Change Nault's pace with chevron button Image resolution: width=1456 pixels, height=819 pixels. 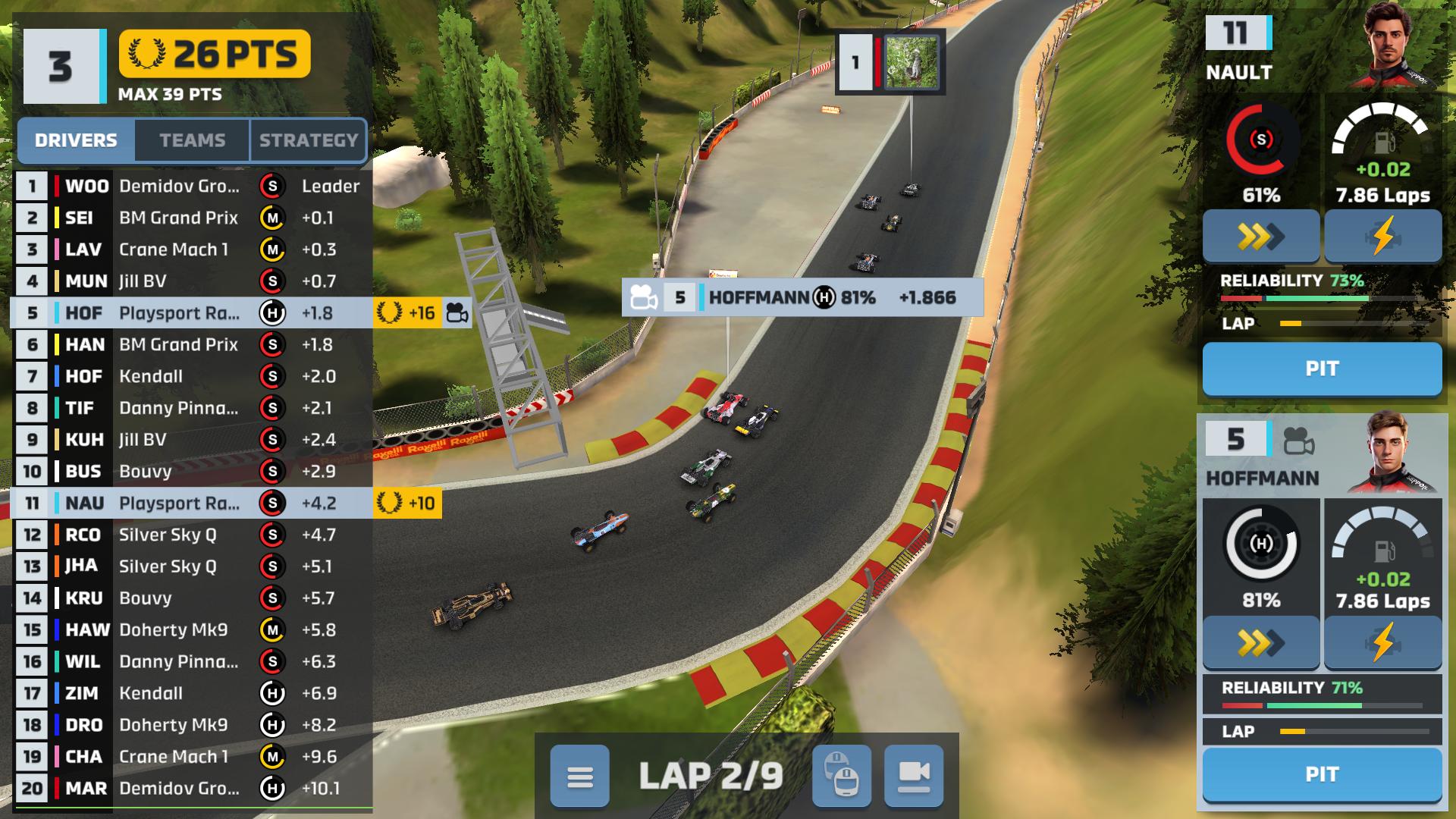tap(1260, 237)
